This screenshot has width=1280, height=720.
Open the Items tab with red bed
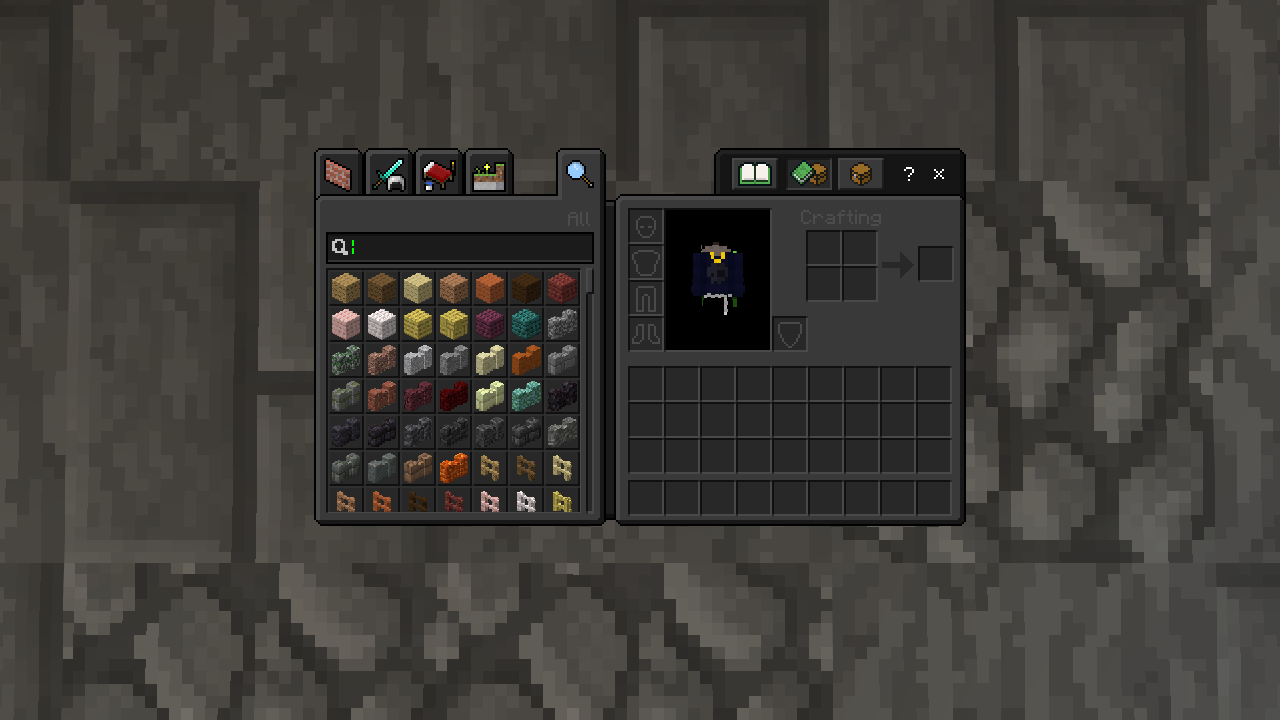point(438,175)
